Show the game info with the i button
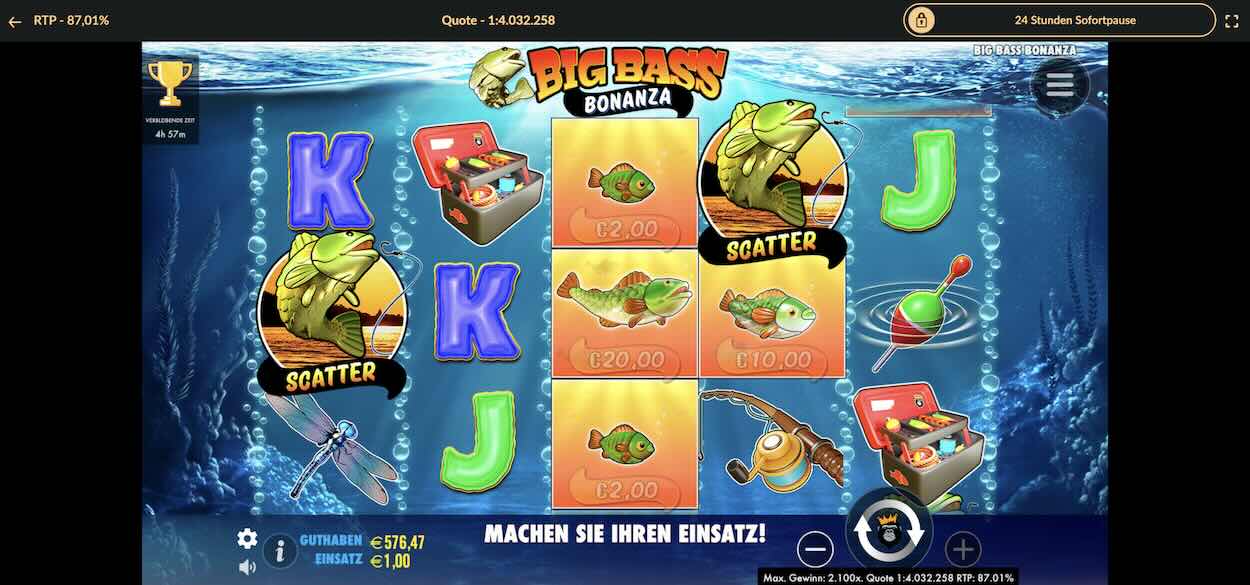Screen dimensions: 1250x585 (x=280, y=550)
